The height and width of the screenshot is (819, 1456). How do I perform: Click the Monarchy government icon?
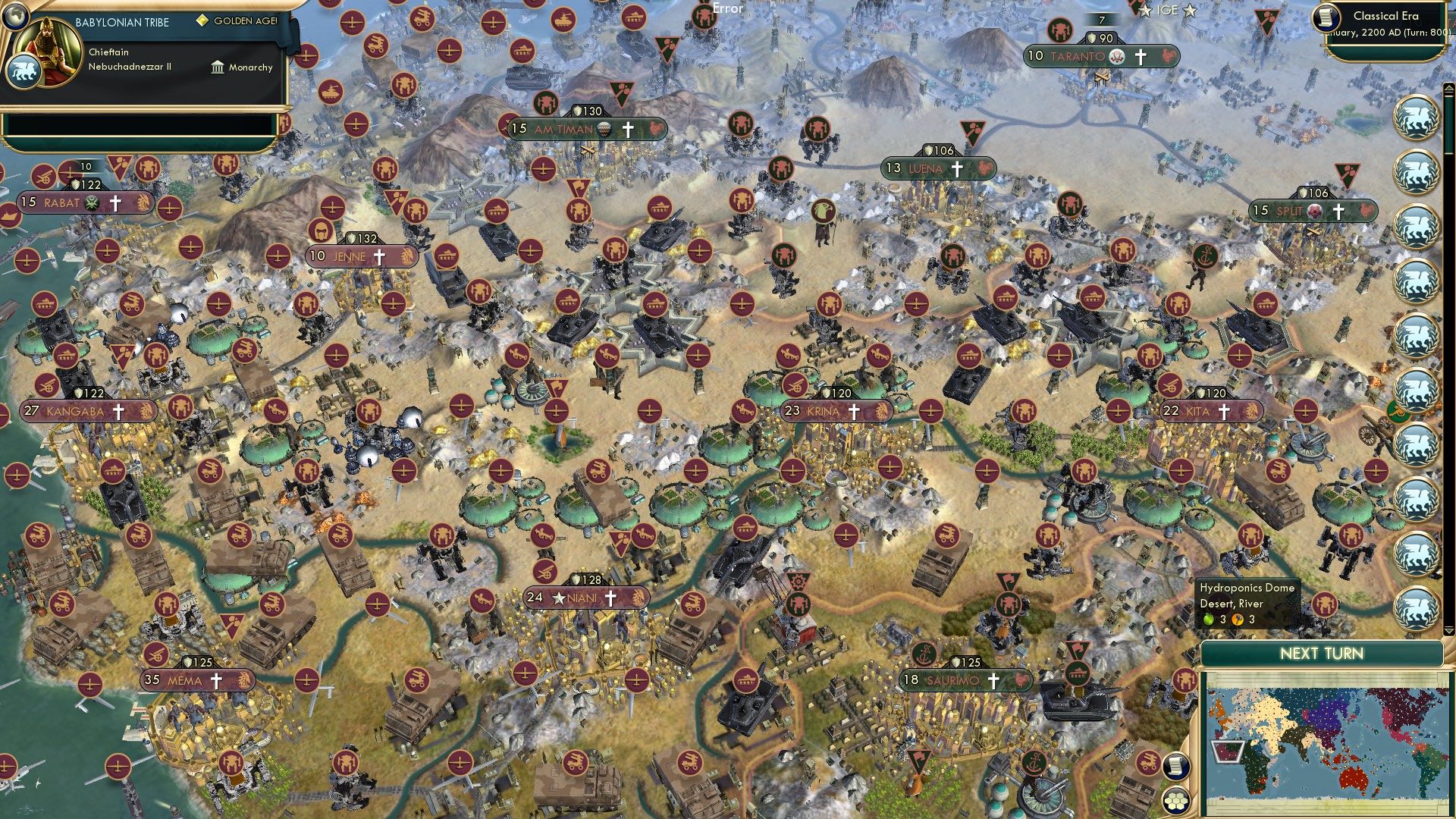click(x=218, y=68)
